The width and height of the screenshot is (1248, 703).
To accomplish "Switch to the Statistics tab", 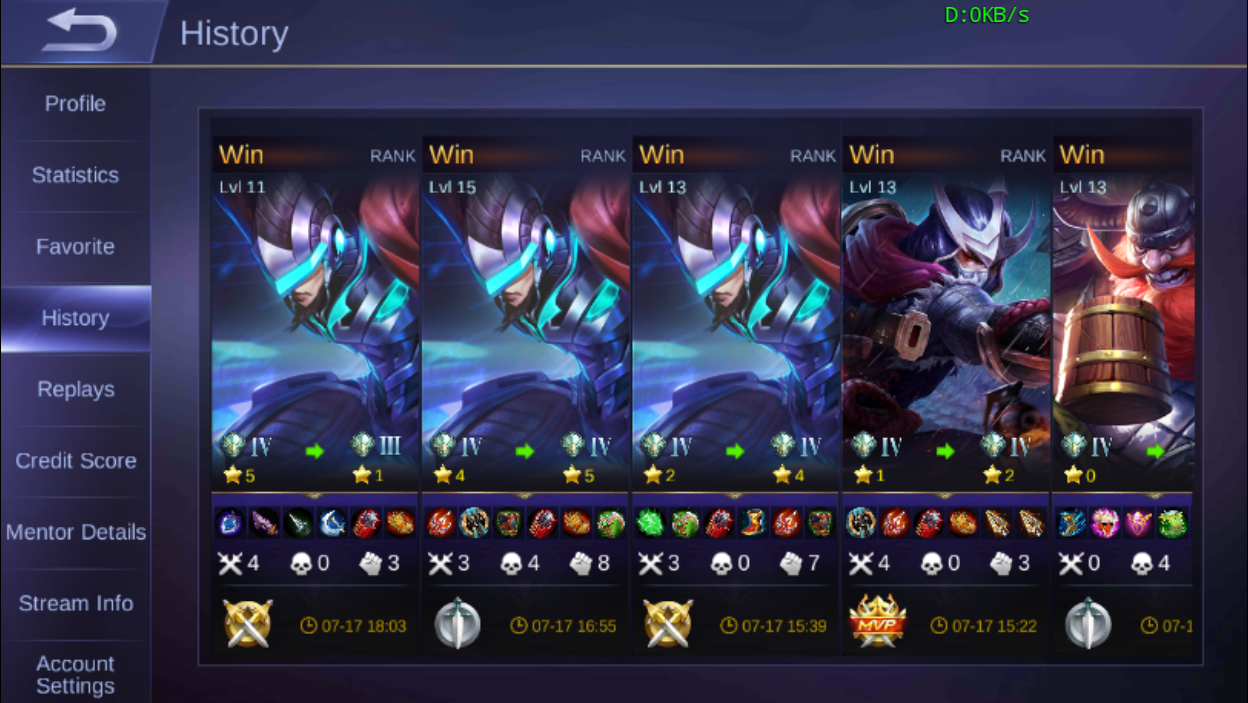I will pyautogui.click(x=75, y=175).
